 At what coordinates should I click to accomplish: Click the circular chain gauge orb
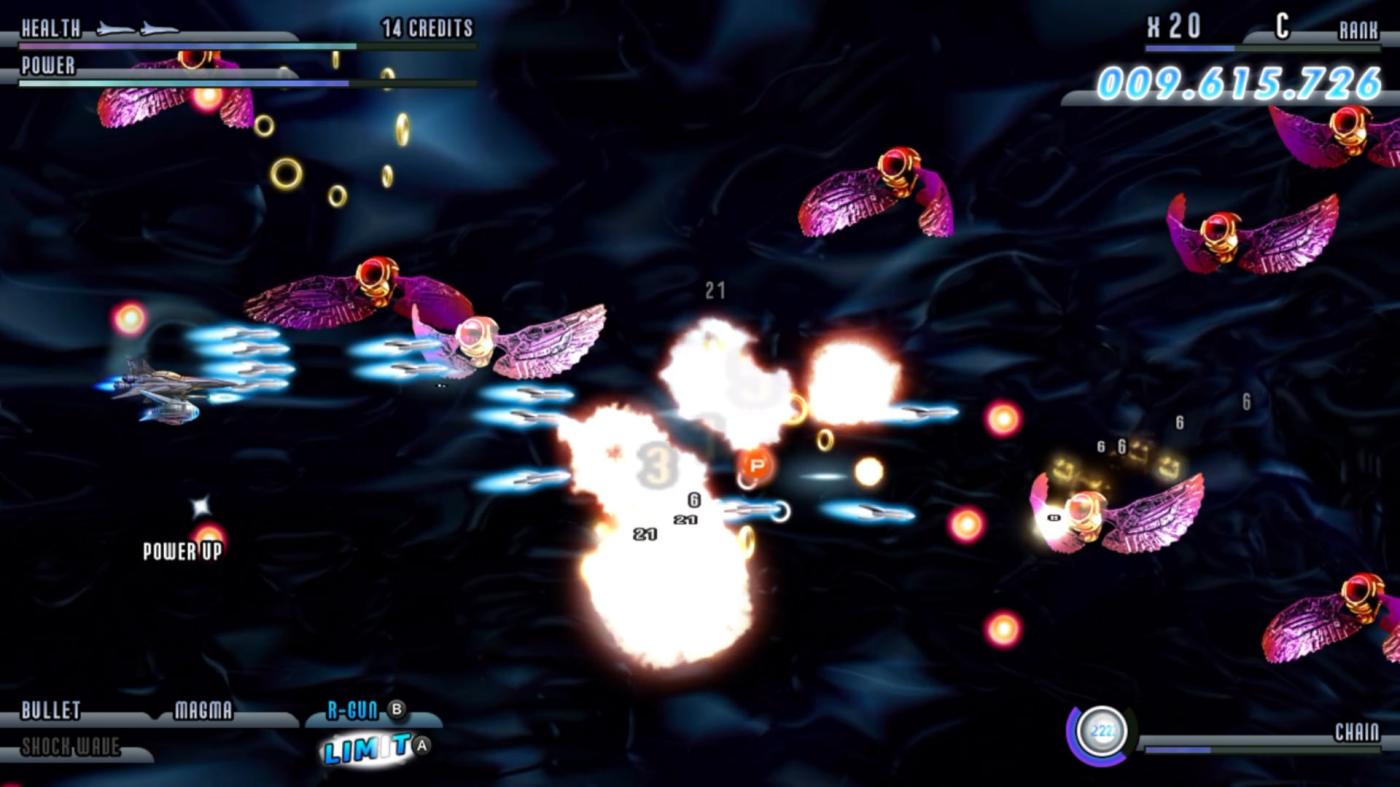[1102, 733]
